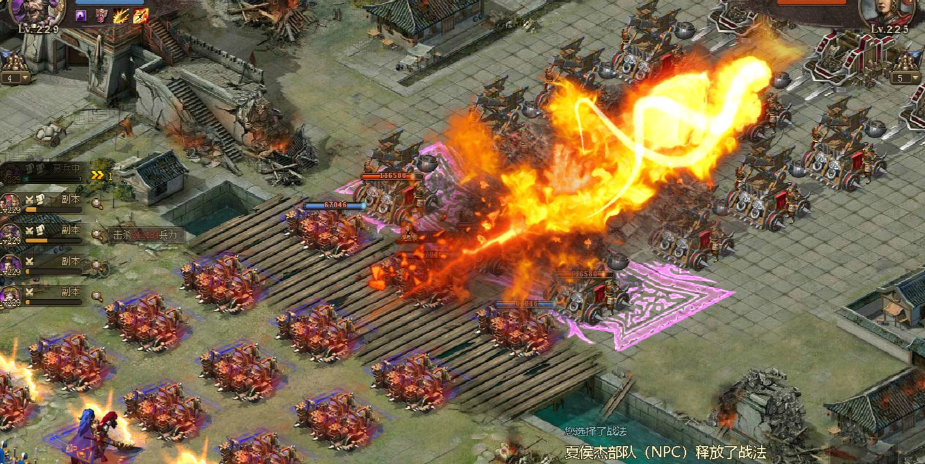
Task: Expand the panel with the yellow double-arrow
Action: (98, 174)
